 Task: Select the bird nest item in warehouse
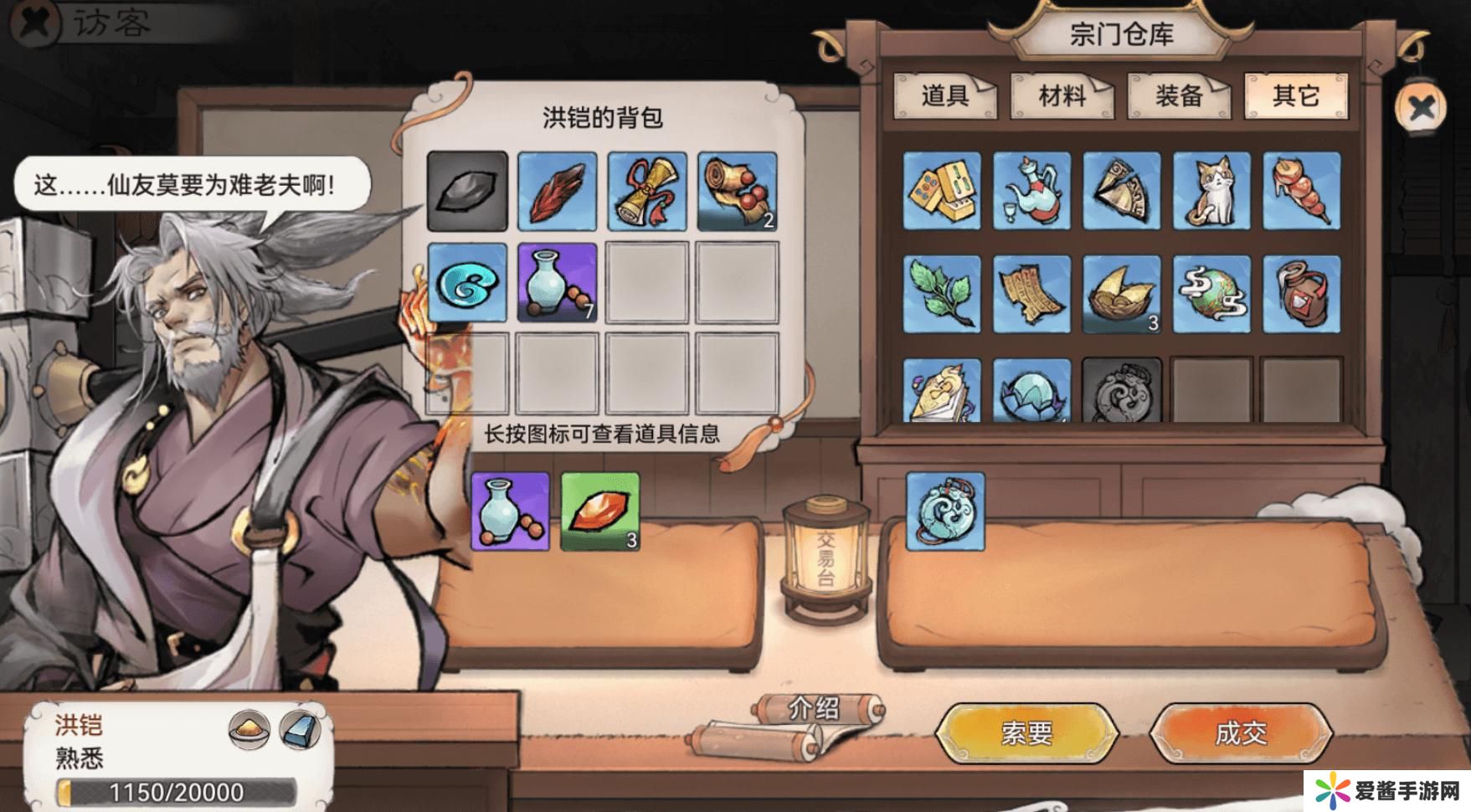(x=1122, y=295)
